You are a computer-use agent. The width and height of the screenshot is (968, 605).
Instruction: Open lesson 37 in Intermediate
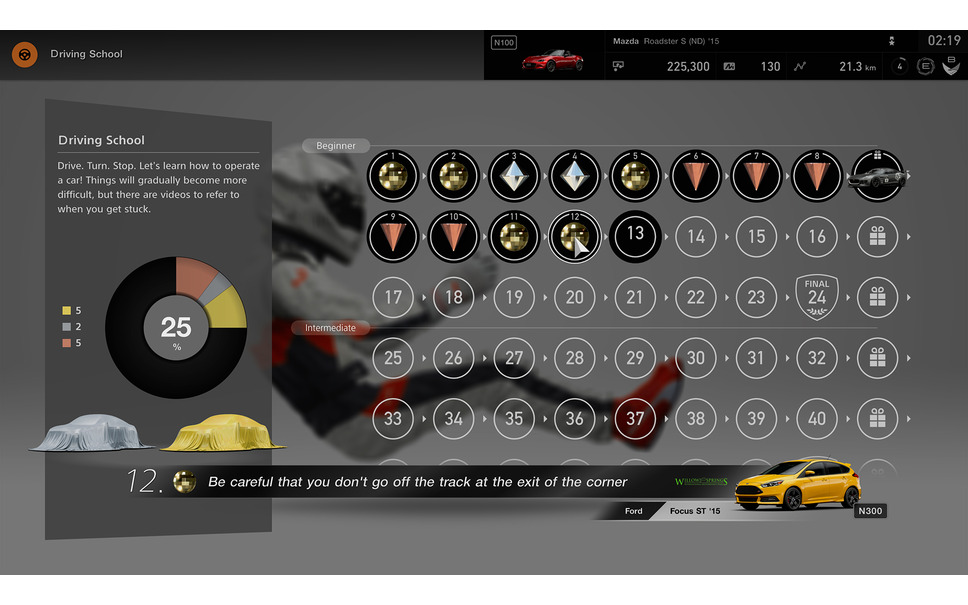pos(635,419)
